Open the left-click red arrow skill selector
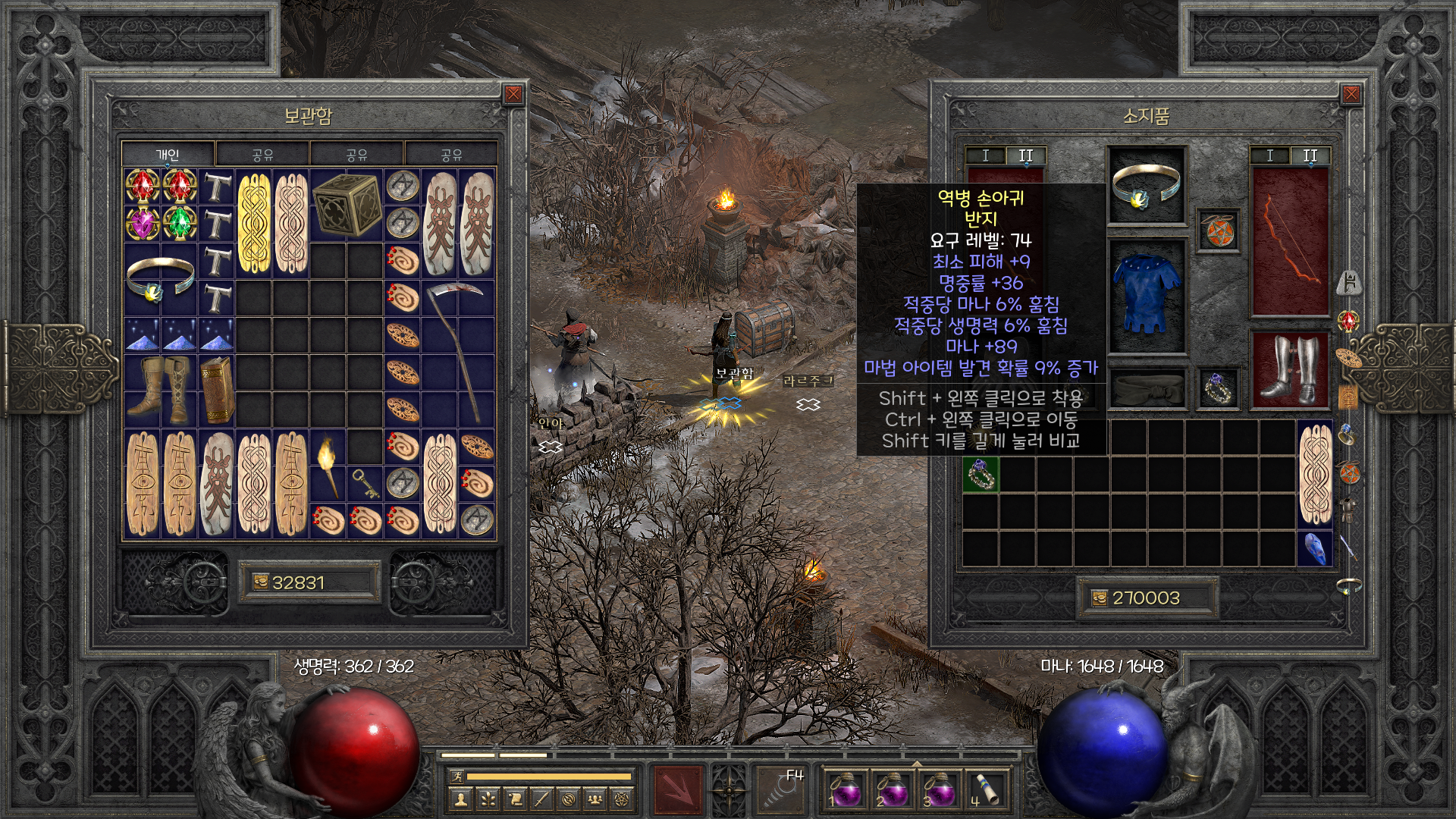This screenshot has width=1456, height=819. (678, 790)
